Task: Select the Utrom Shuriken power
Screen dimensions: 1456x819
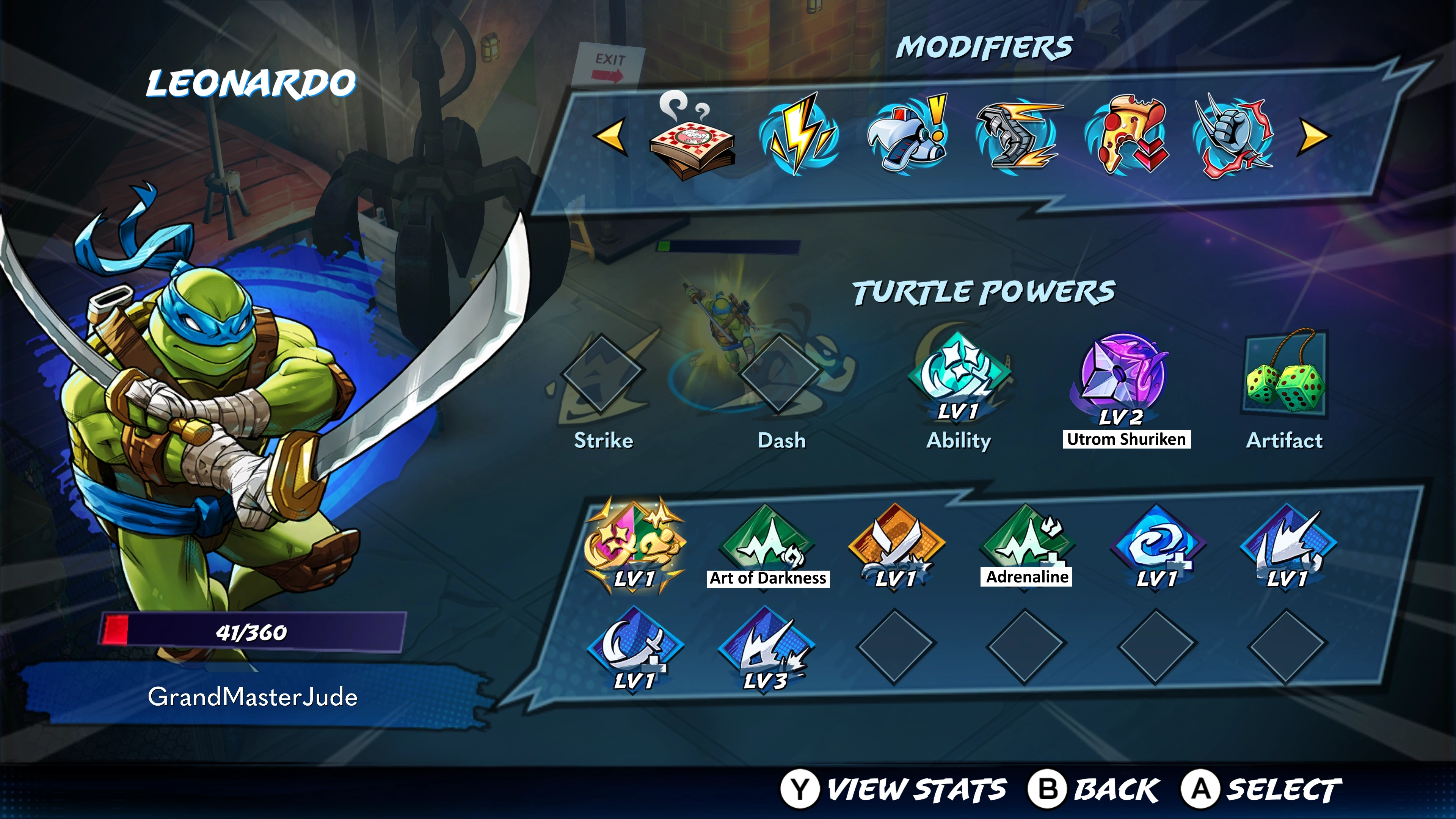Action: (1122, 376)
